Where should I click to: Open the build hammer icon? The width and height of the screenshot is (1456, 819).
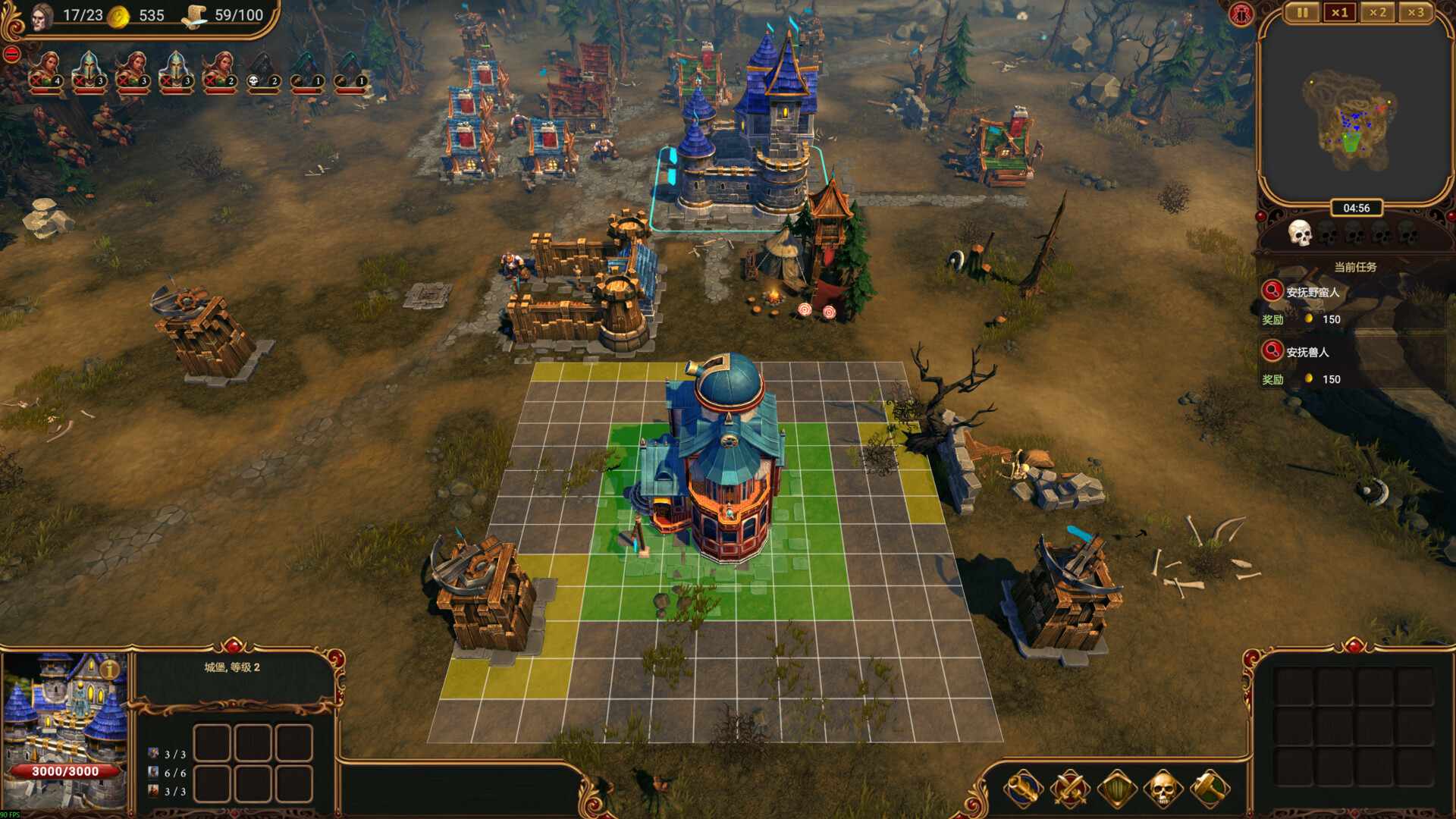click(x=1210, y=786)
